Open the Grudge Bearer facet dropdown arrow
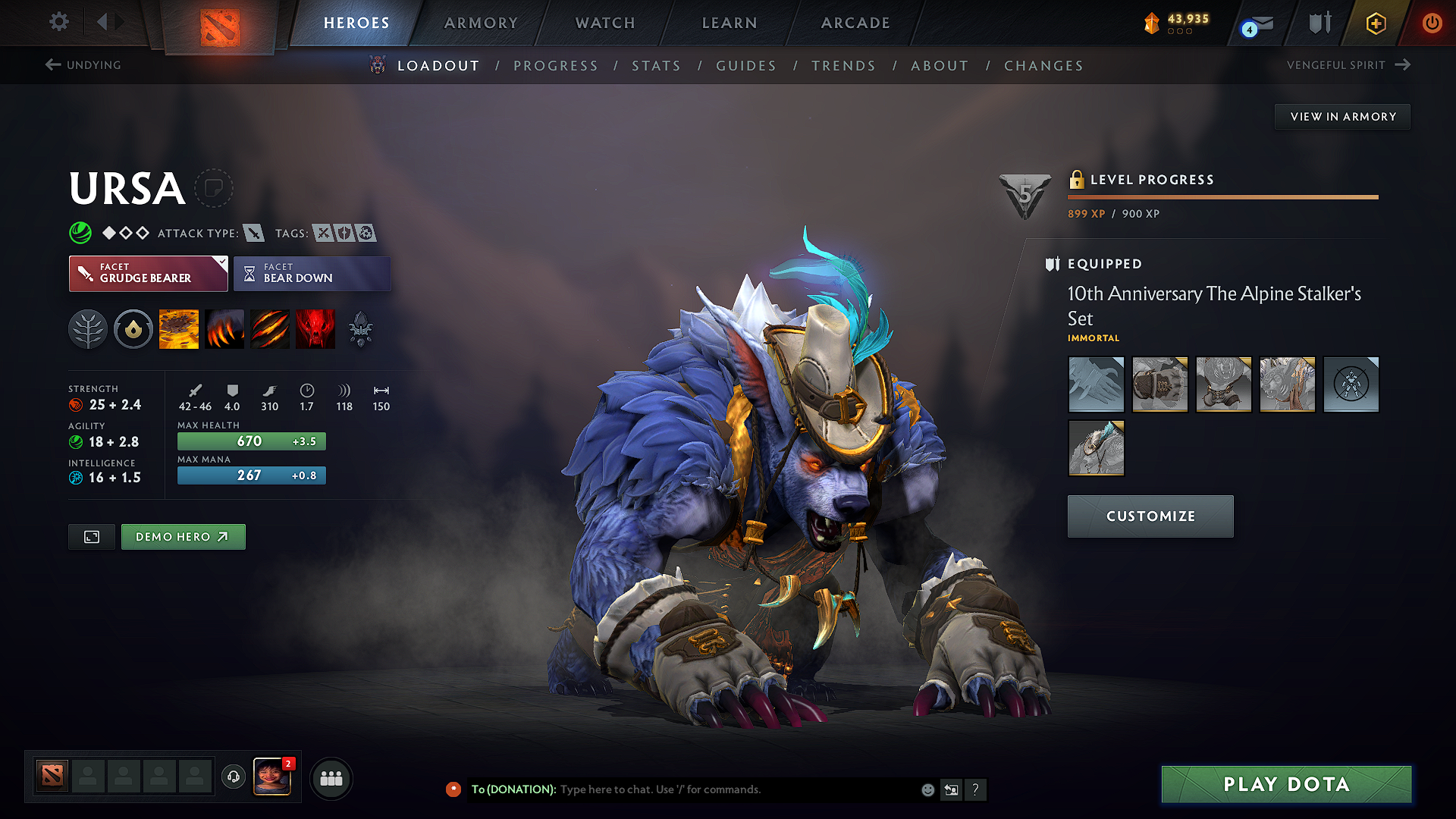 coord(221,264)
